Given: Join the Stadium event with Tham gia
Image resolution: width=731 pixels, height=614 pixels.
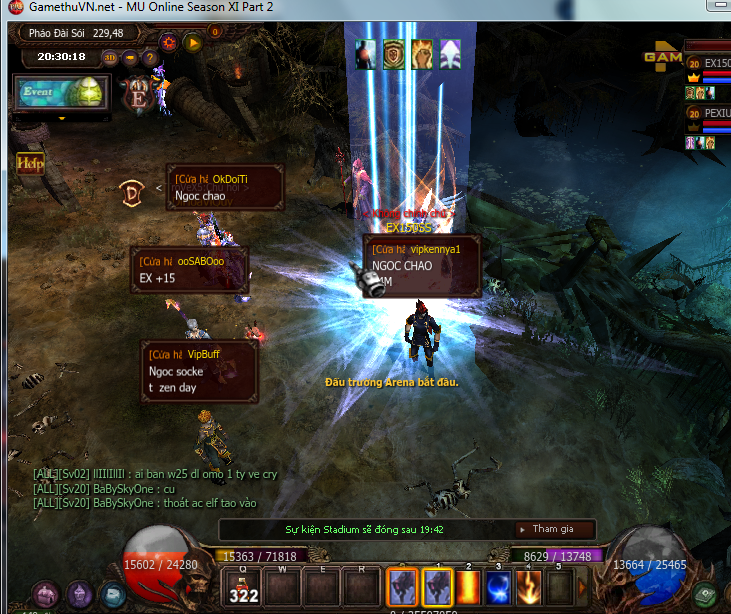Looking at the screenshot, I should point(553,529).
